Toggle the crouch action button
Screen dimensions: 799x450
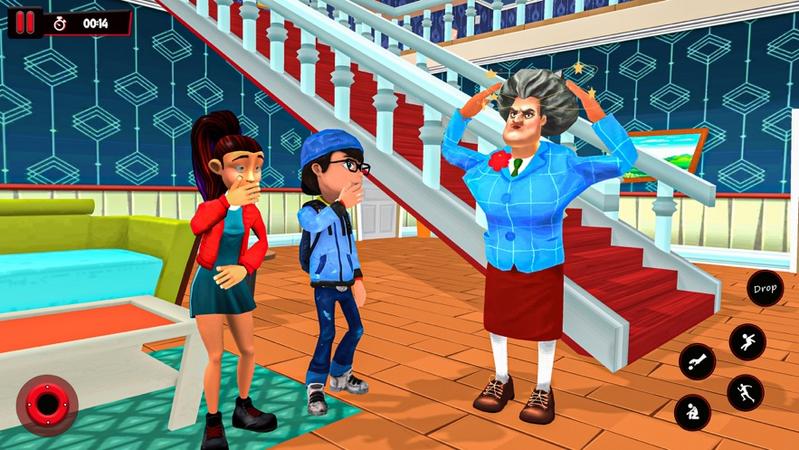(x=692, y=411)
